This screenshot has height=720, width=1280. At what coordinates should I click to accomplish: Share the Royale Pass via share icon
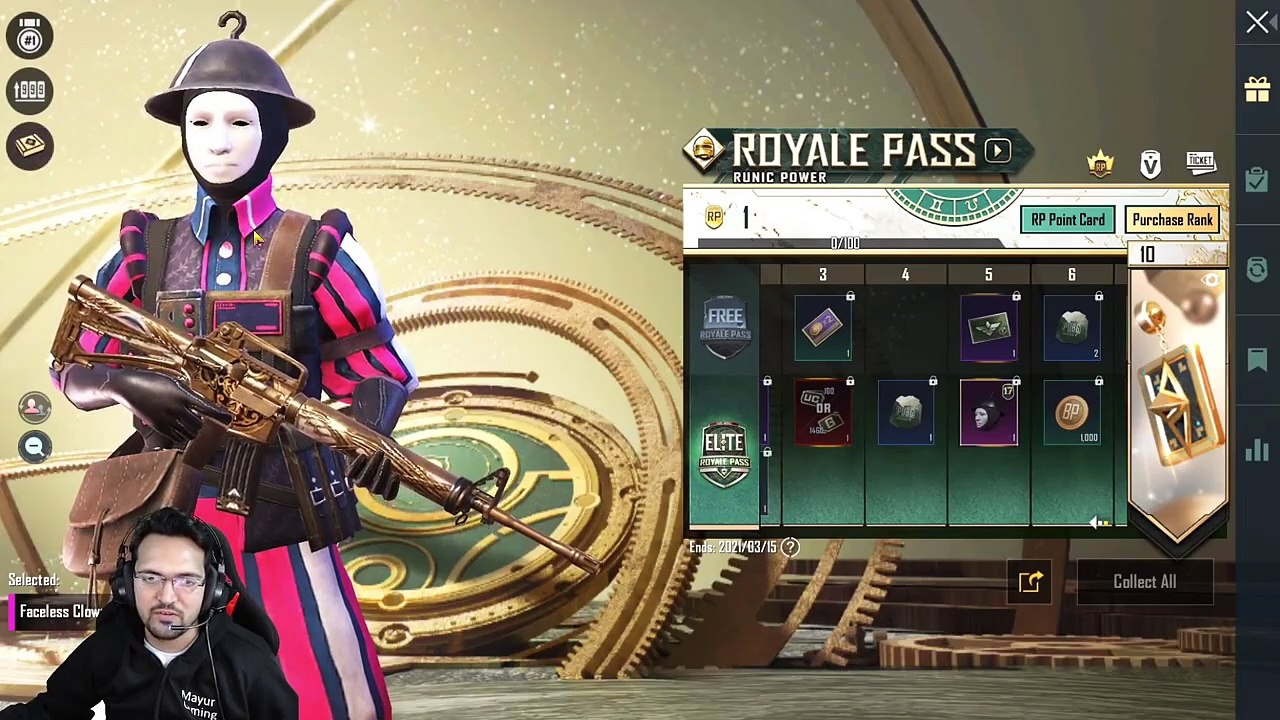(x=1030, y=582)
